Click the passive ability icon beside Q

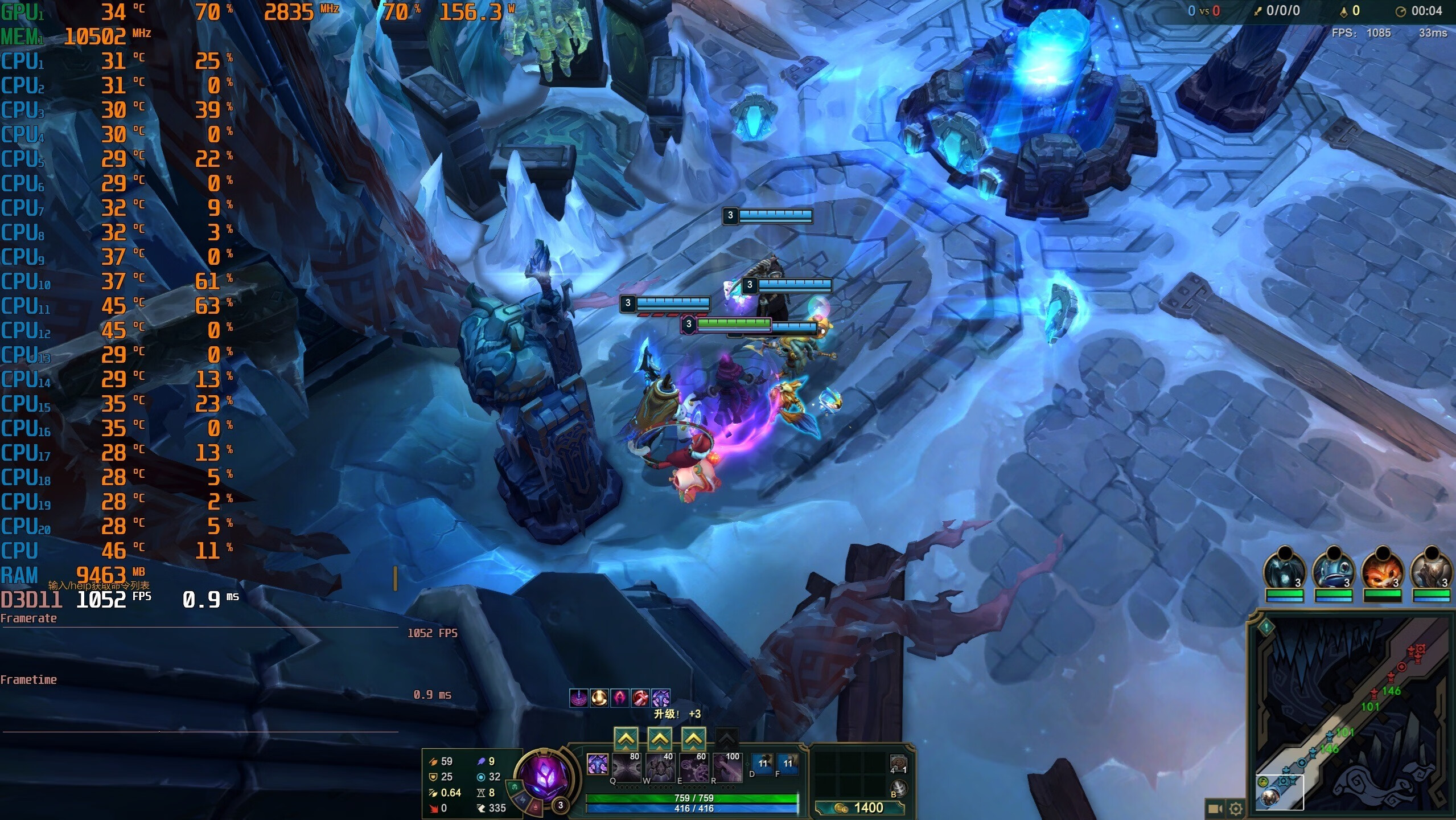(x=597, y=764)
